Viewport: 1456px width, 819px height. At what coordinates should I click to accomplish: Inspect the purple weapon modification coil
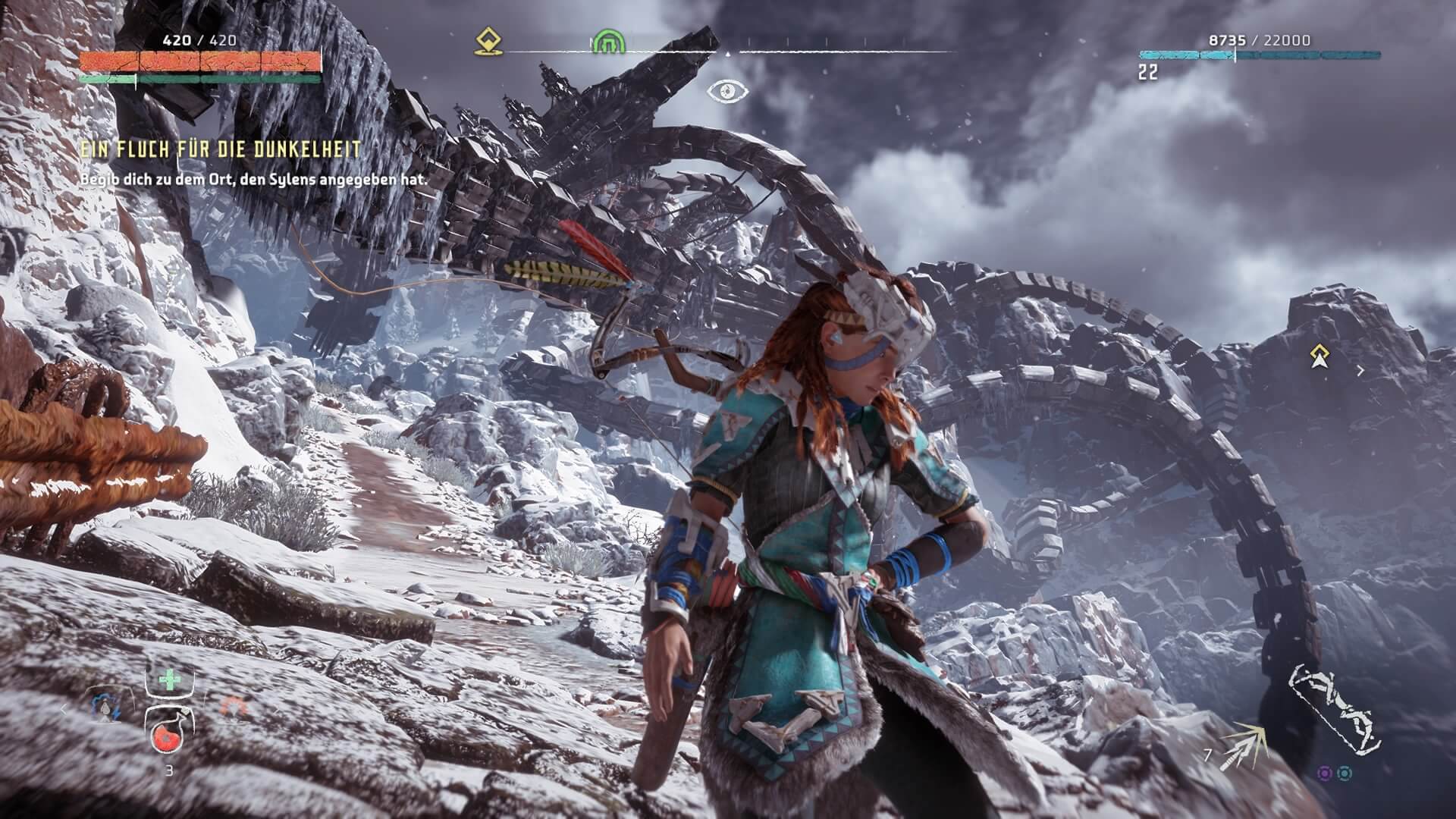[1324, 773]
